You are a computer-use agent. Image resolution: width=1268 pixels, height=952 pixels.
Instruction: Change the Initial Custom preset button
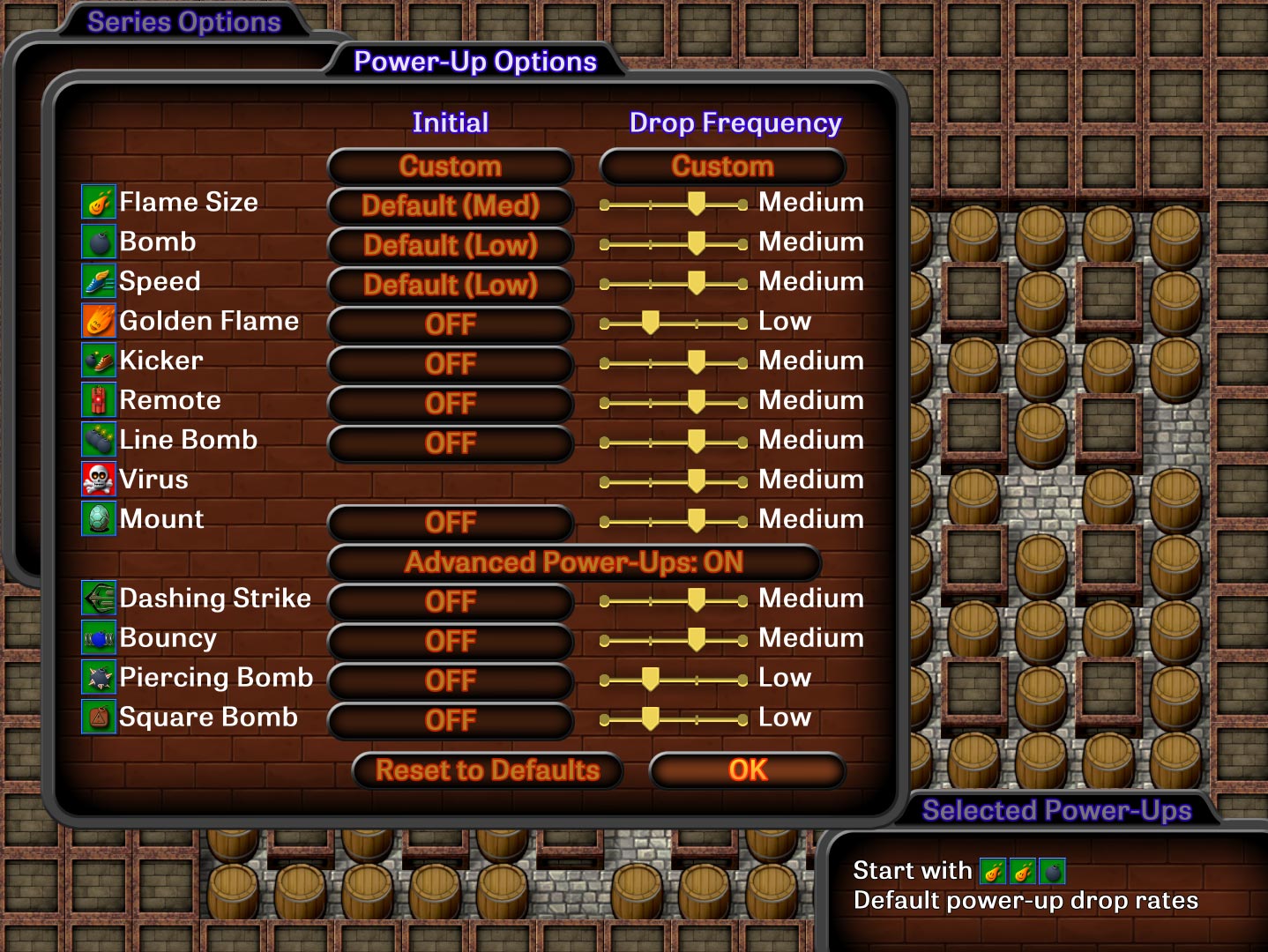(x=451, y=167)
